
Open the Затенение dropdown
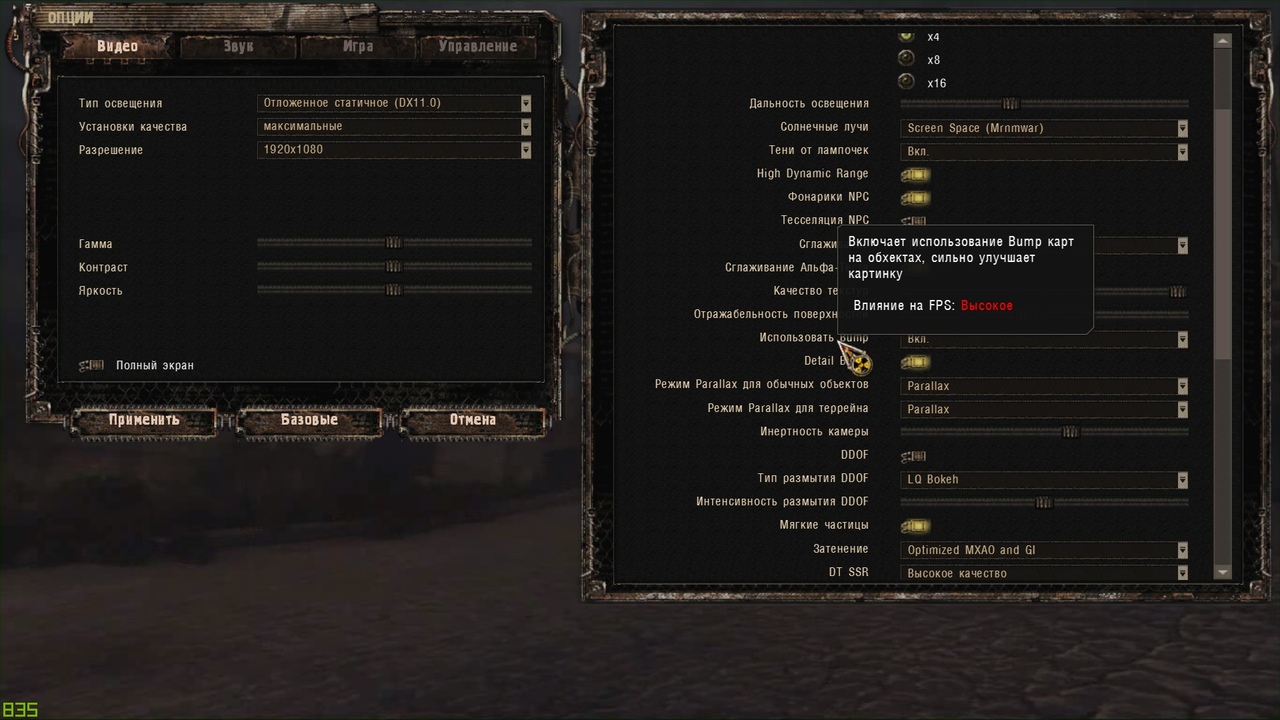[x=1044, y=550]
